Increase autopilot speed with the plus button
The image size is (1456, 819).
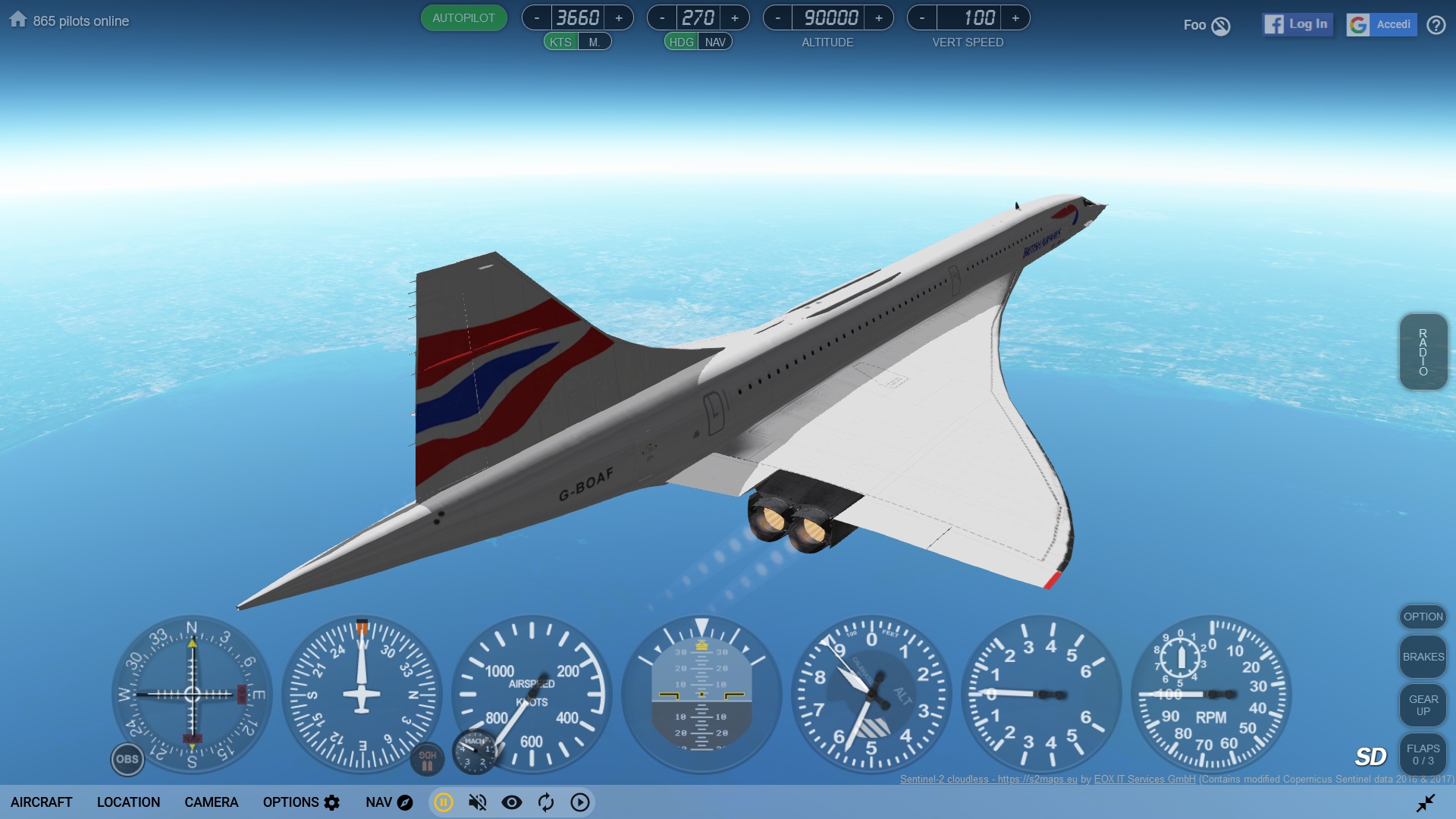click(619, 18)
